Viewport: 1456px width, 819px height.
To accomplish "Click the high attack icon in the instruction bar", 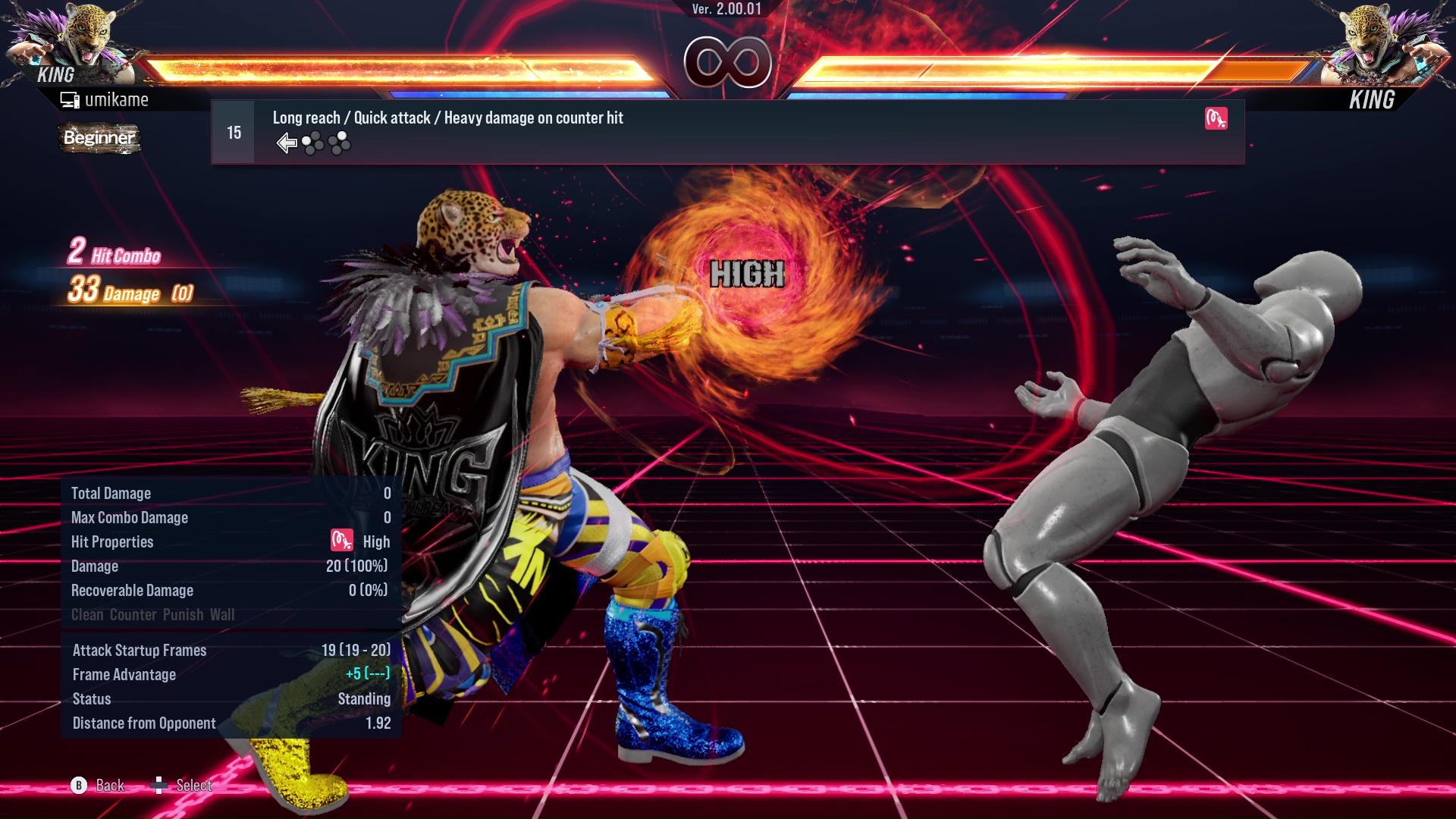I will point(1217,118).
